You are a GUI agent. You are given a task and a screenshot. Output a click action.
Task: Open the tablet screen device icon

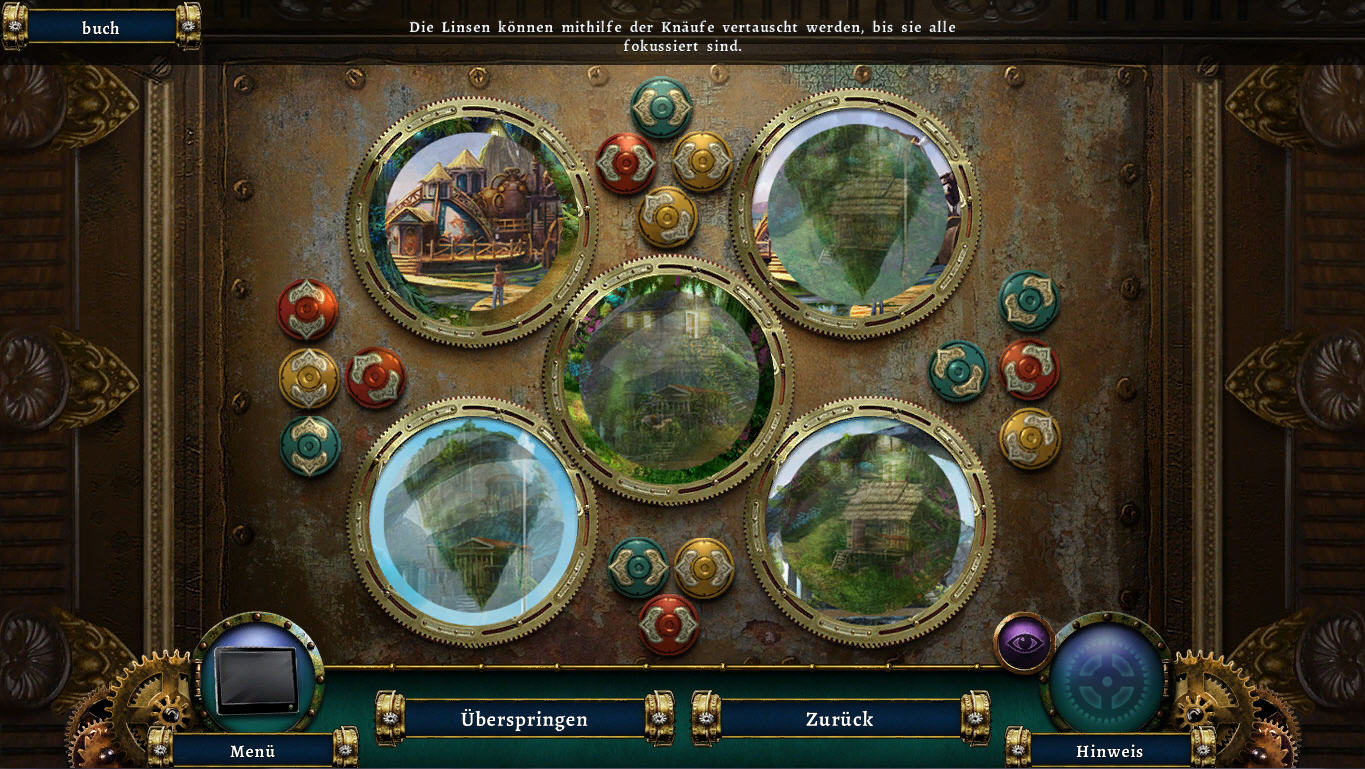(x=258, y=678)
